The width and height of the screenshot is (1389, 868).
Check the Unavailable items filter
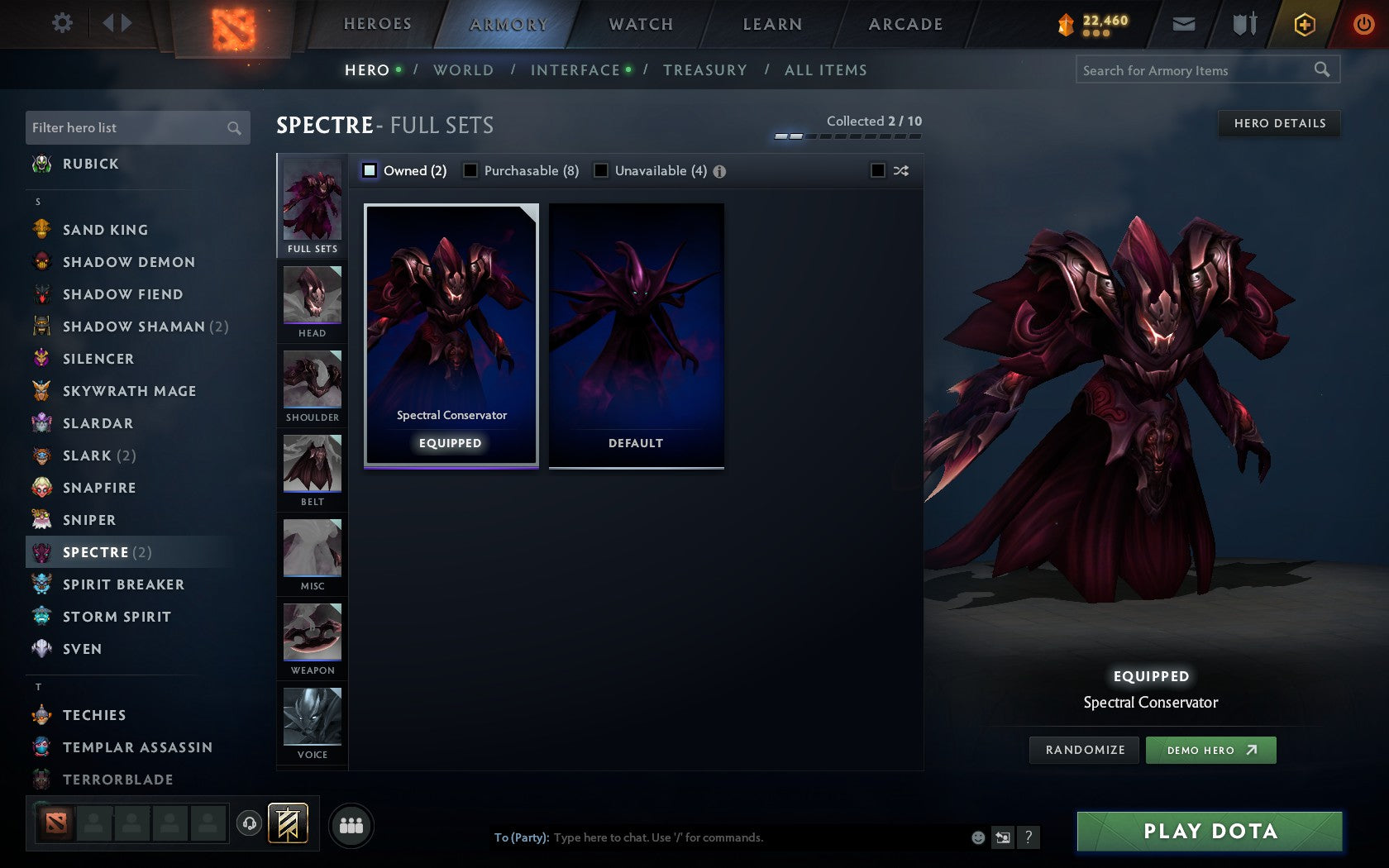pyautogui.click(x=600, y=170)
